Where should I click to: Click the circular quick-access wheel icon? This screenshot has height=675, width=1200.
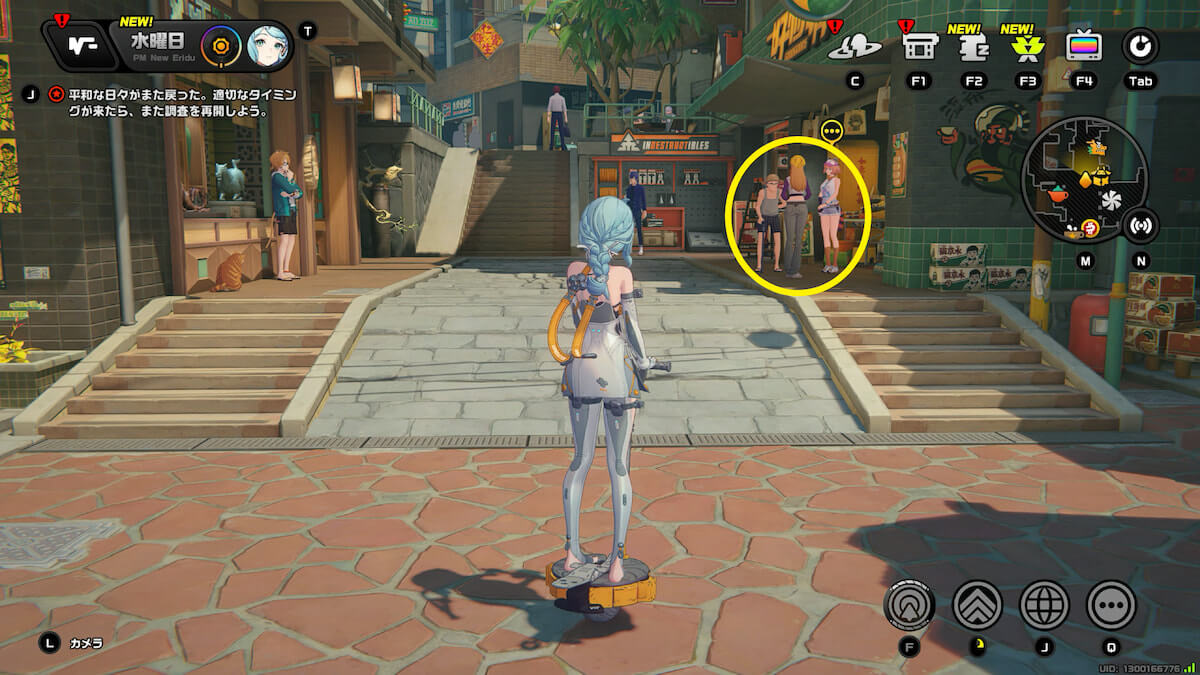pyautogui.click(x=1139, y=45)
